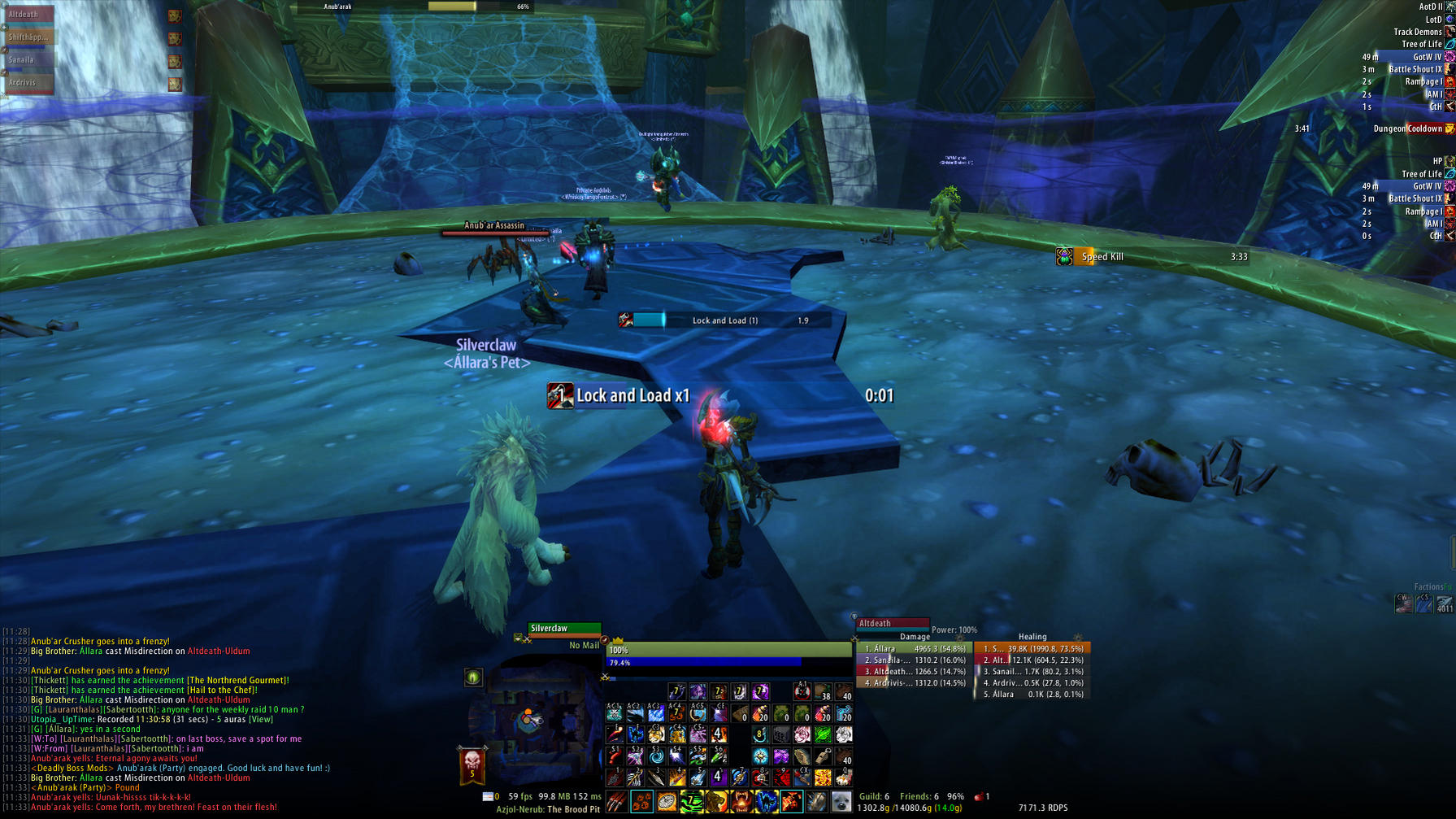This screenshot has width=1456, height=819.
Task: Click the Track Demons buff entry
Action: pos(1417,32)
